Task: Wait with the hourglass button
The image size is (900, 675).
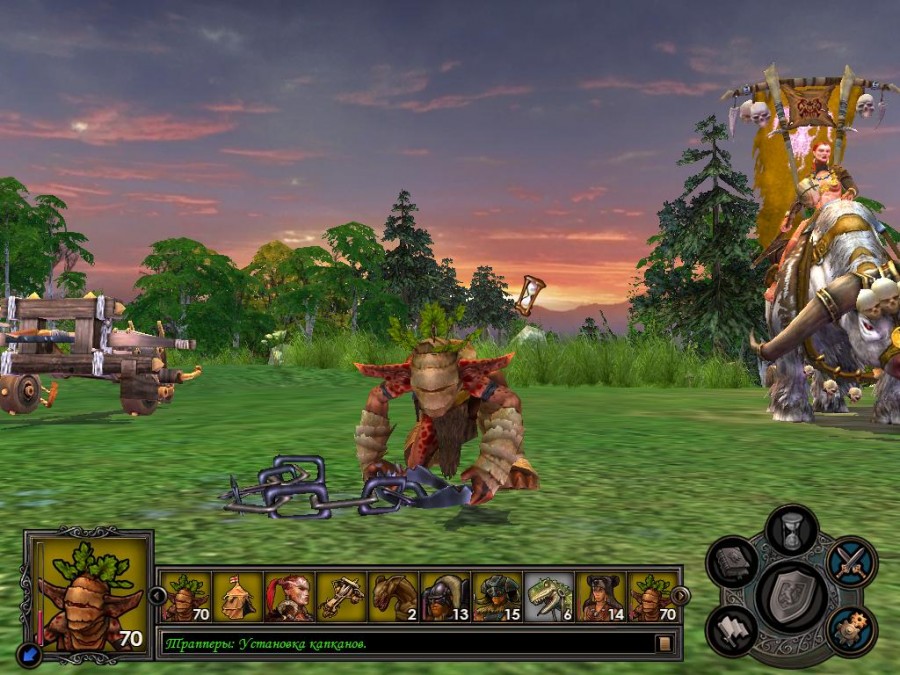Action: [792, 531]
